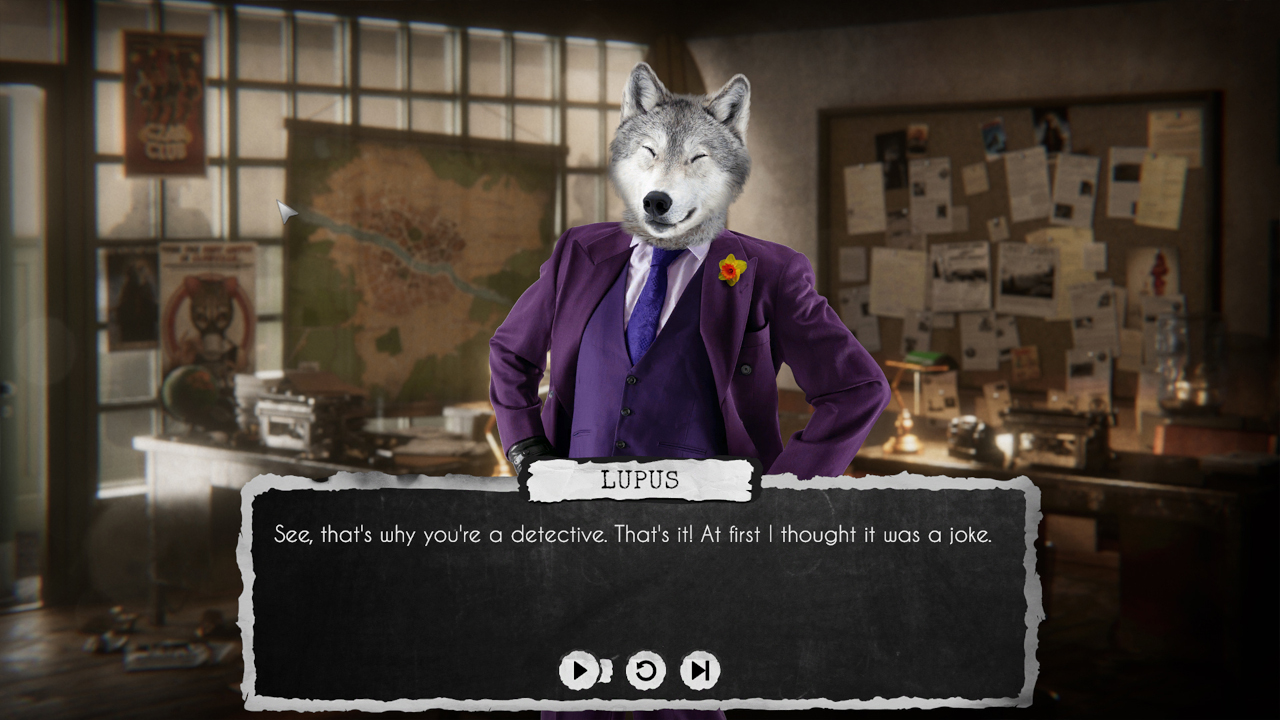
Task: Click the circular arrow repeat icon
Action: (x=648, y=670)
